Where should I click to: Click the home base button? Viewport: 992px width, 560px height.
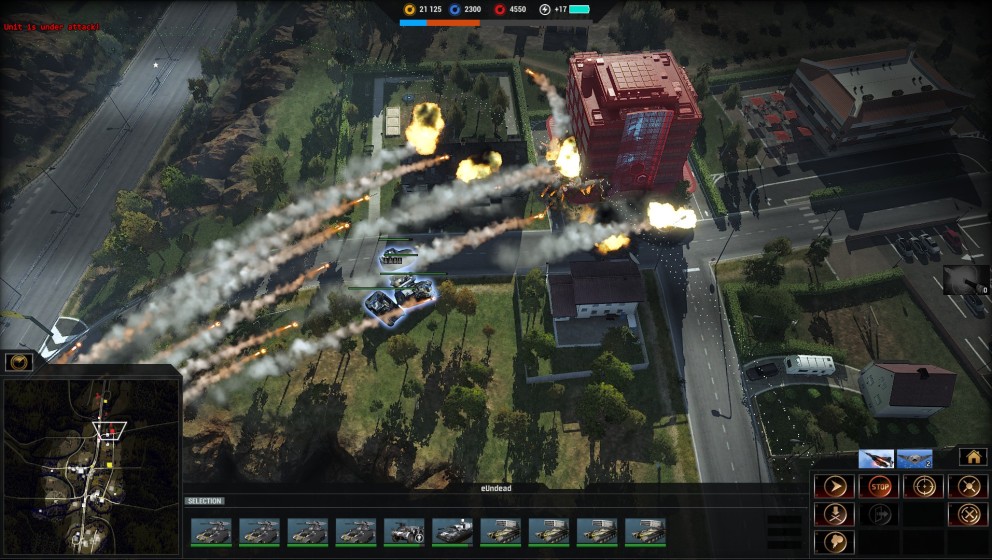(x=972, y=457)
